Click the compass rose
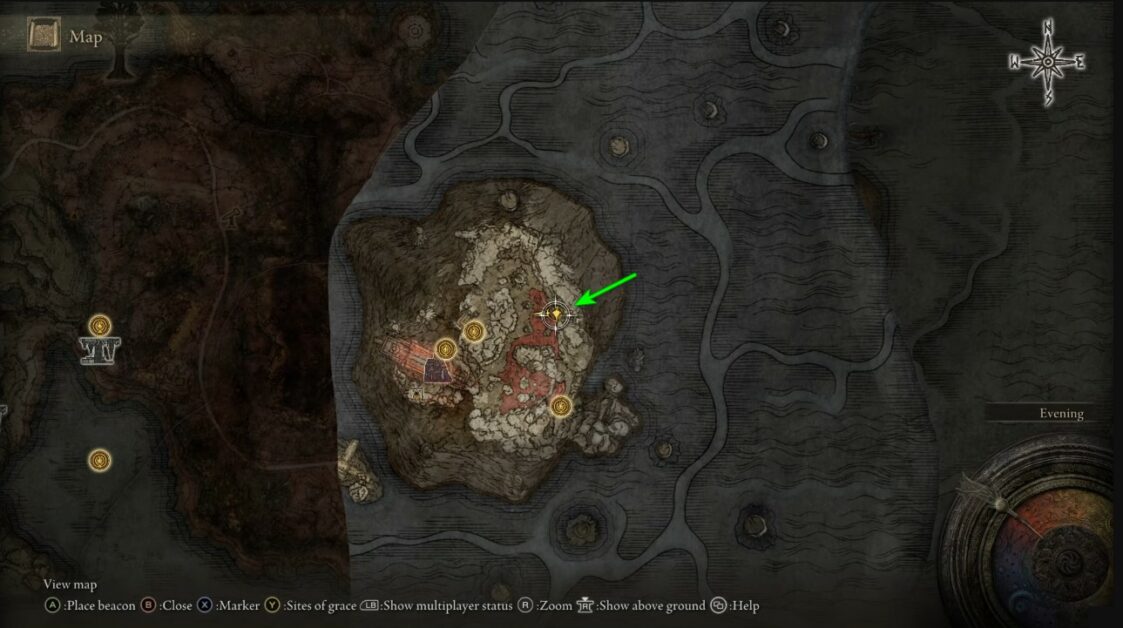 [x=1047, y=62]
